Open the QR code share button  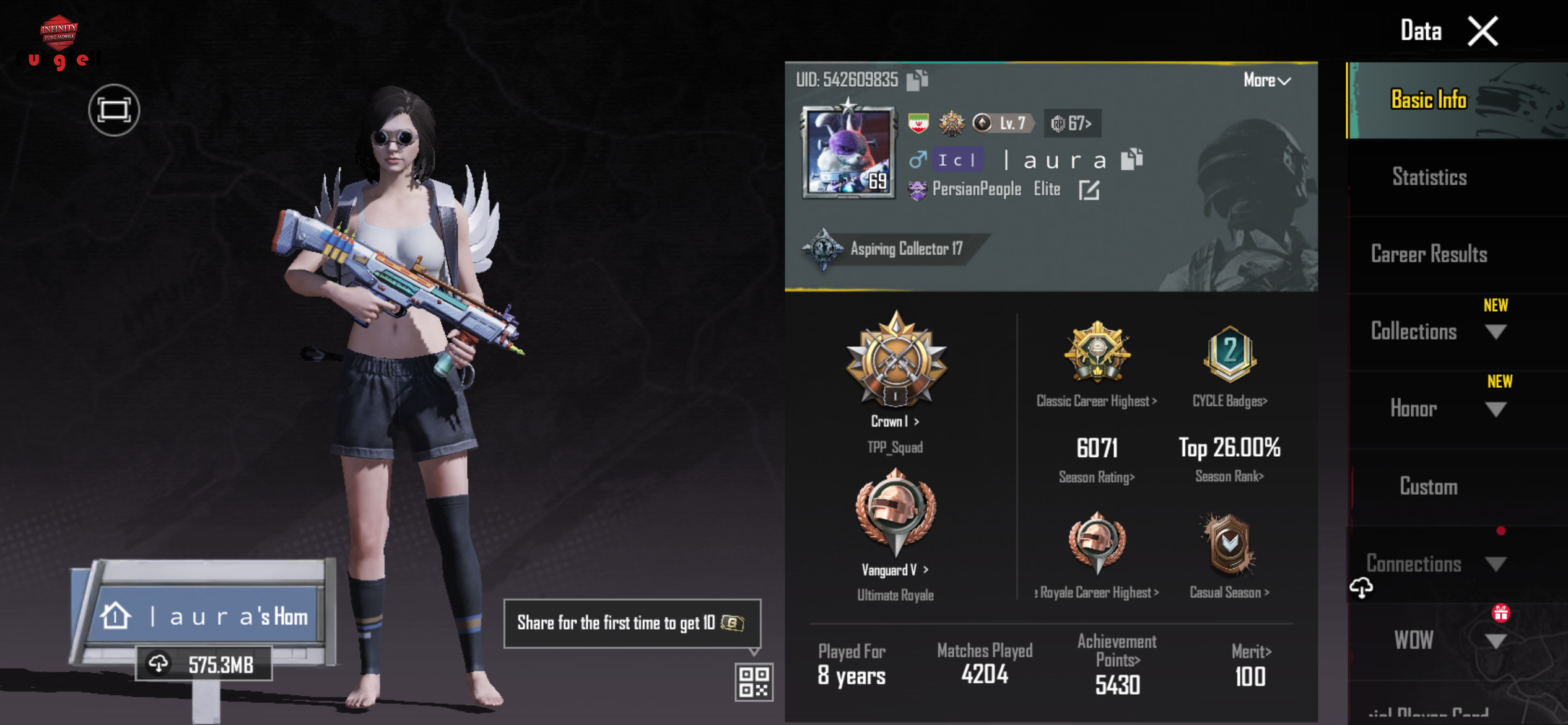point(754,682)
